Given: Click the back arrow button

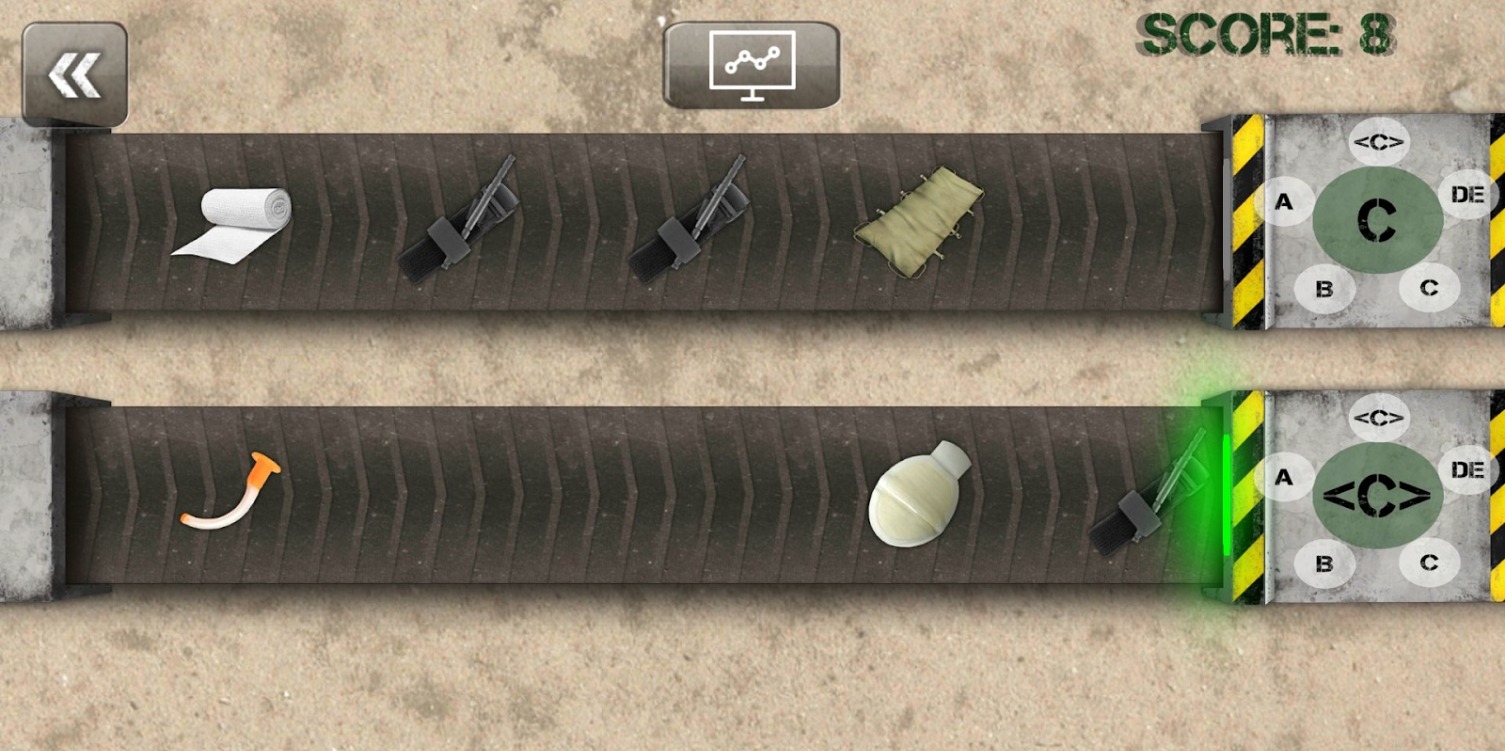Looking at the screenshot, I should point(75,72).
